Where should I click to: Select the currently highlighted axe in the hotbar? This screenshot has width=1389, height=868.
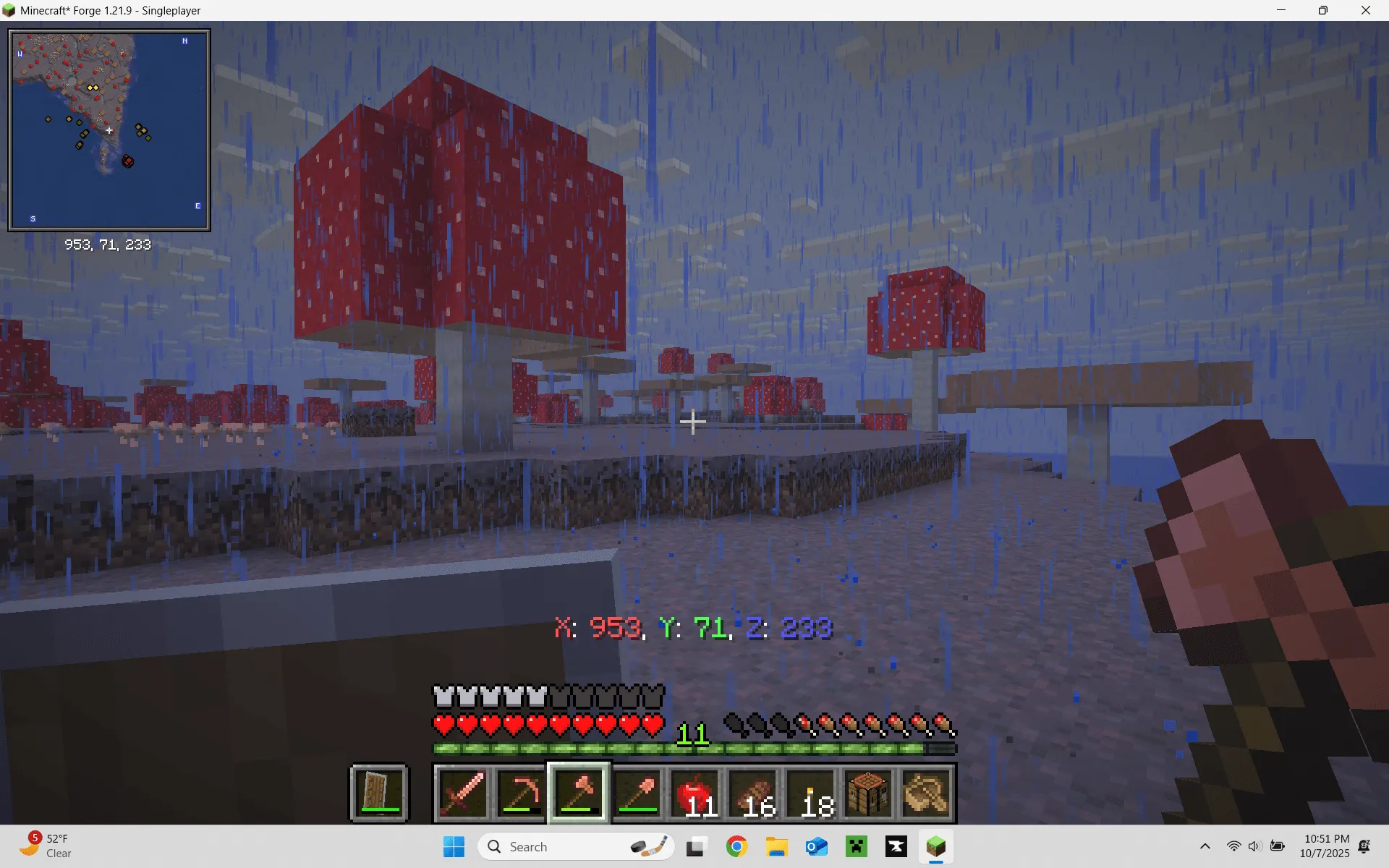pyautogui.click(x=577, y=793)
